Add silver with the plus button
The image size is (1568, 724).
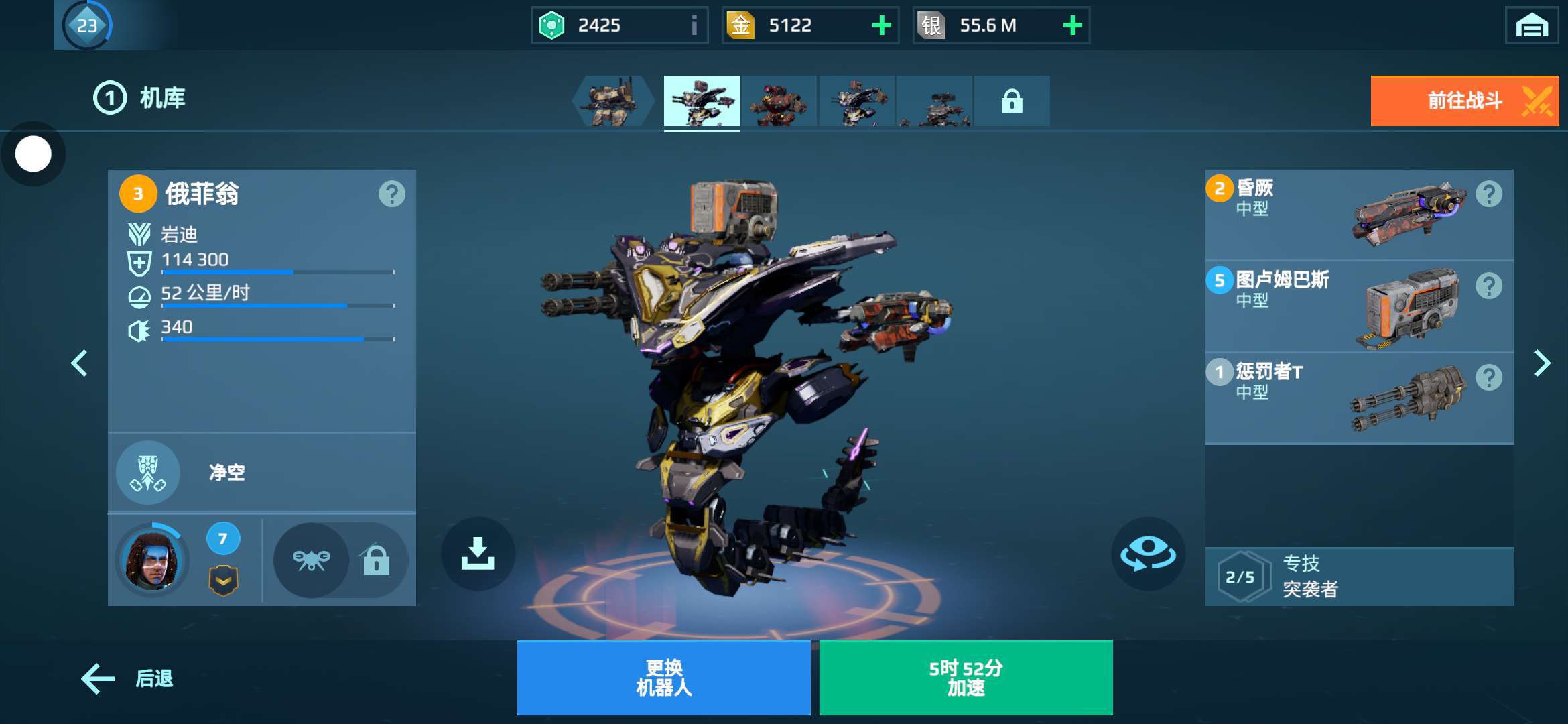[1072, 25]
